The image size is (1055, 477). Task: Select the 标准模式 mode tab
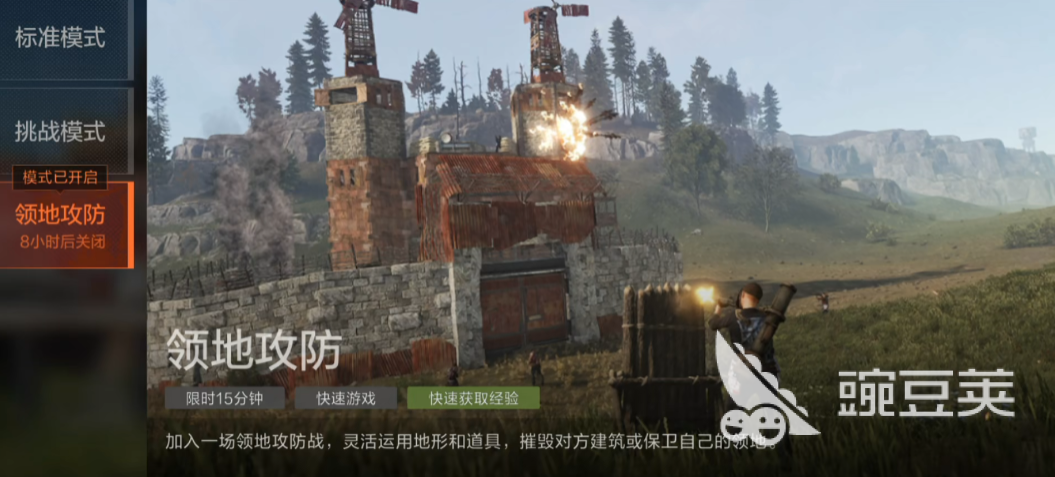[62, 38]
